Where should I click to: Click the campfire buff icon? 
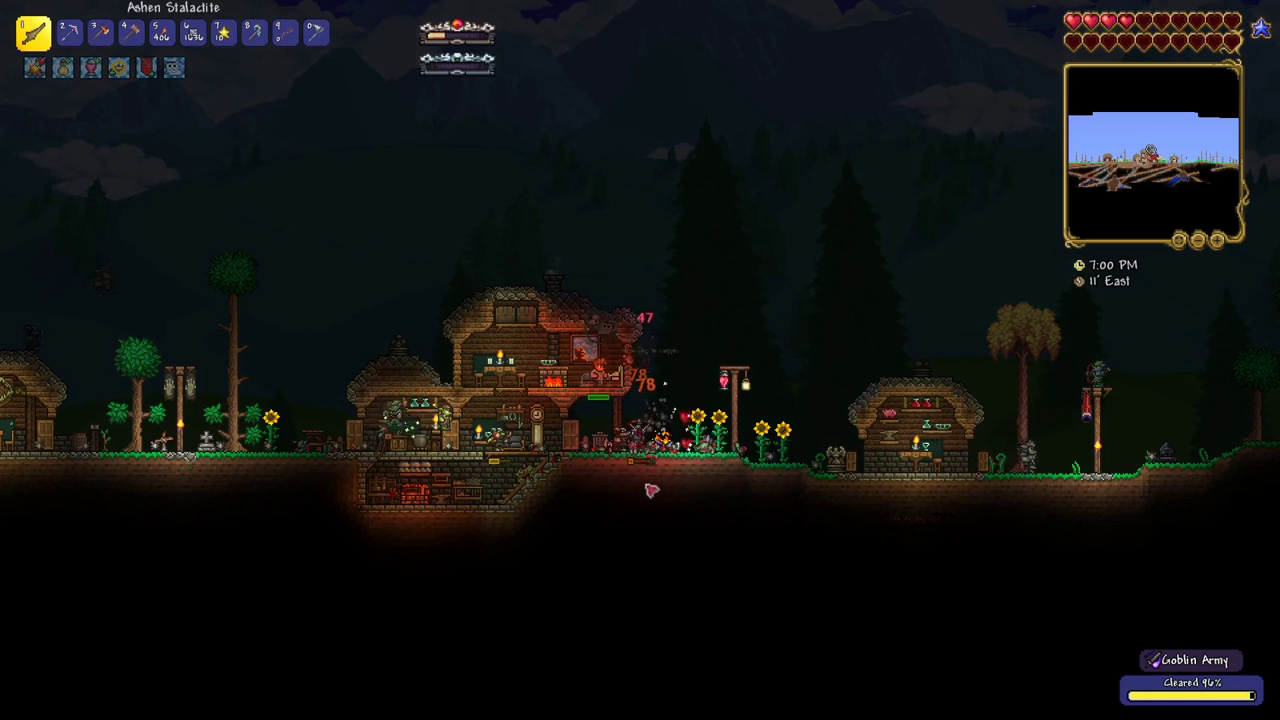(x=36, y=67)
